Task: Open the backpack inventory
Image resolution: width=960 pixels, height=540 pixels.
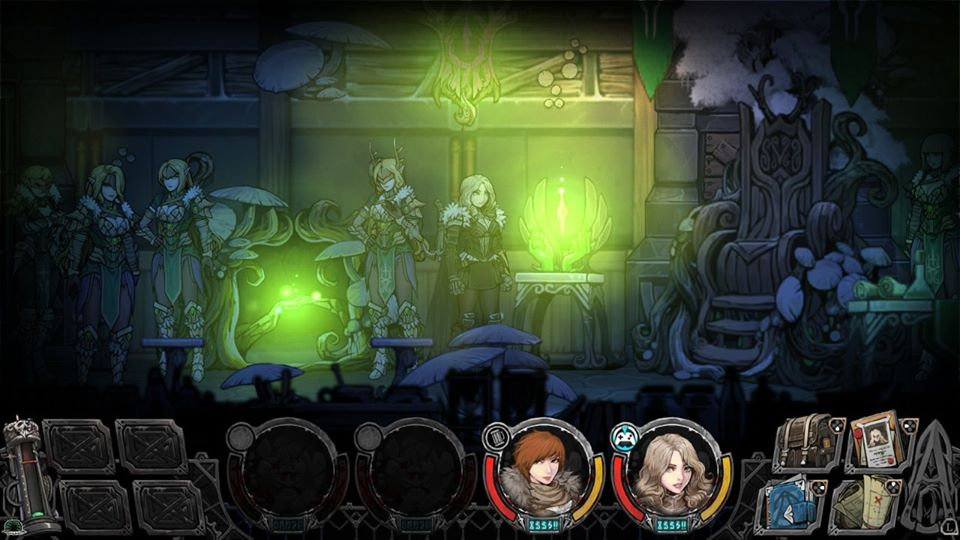Action: click(808, 442)
